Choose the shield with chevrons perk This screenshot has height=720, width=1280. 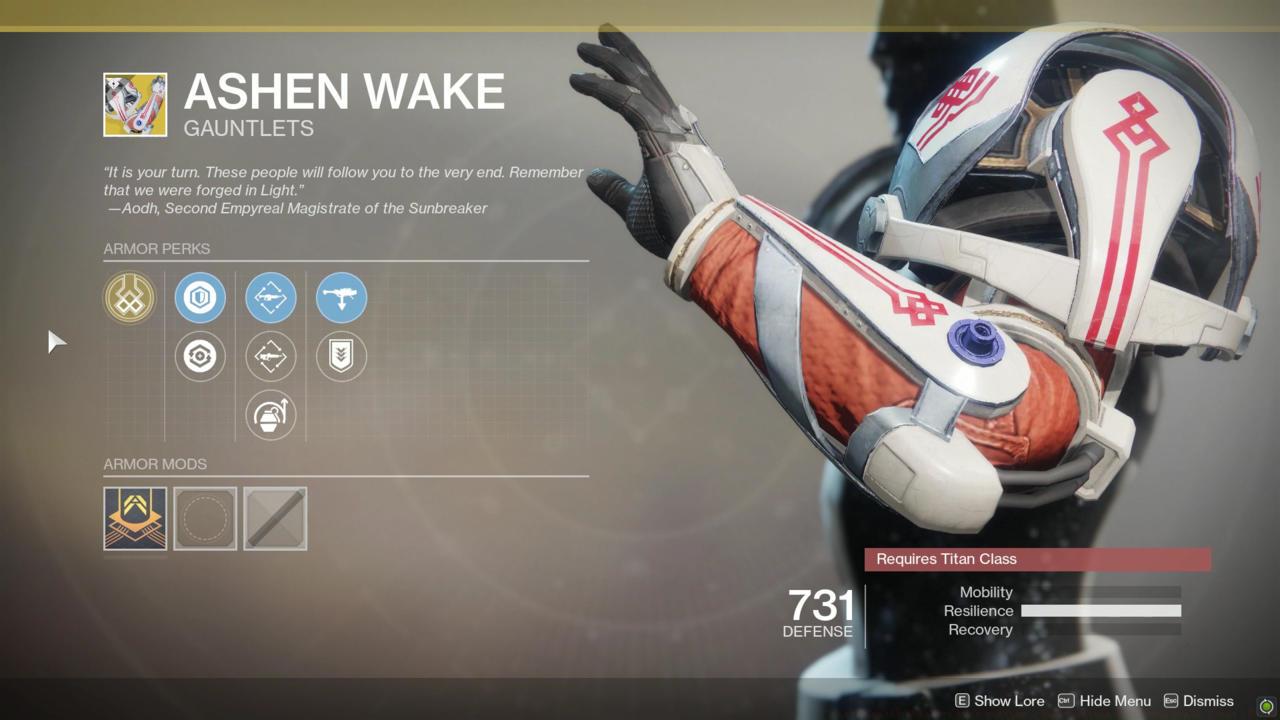[341, 357]
